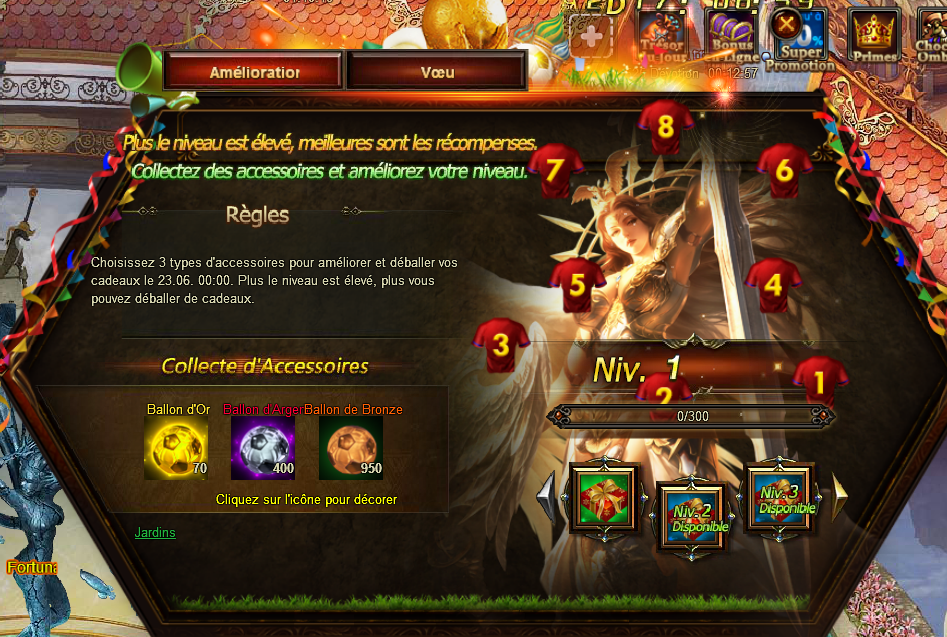Choose the silver Ballon d'Argent accessory

pos(263,448)
